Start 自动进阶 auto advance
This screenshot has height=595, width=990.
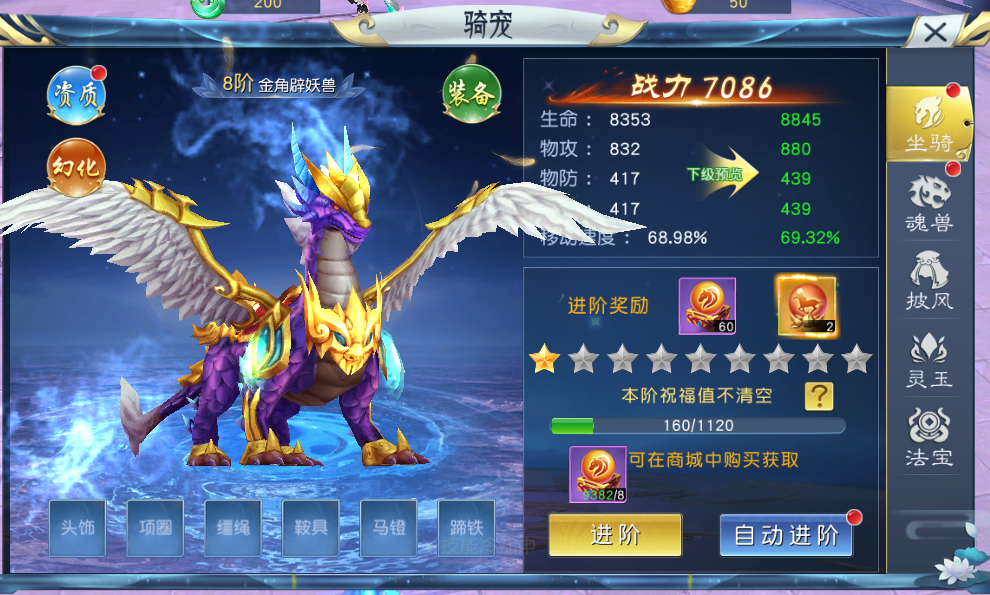pos(786,535)
